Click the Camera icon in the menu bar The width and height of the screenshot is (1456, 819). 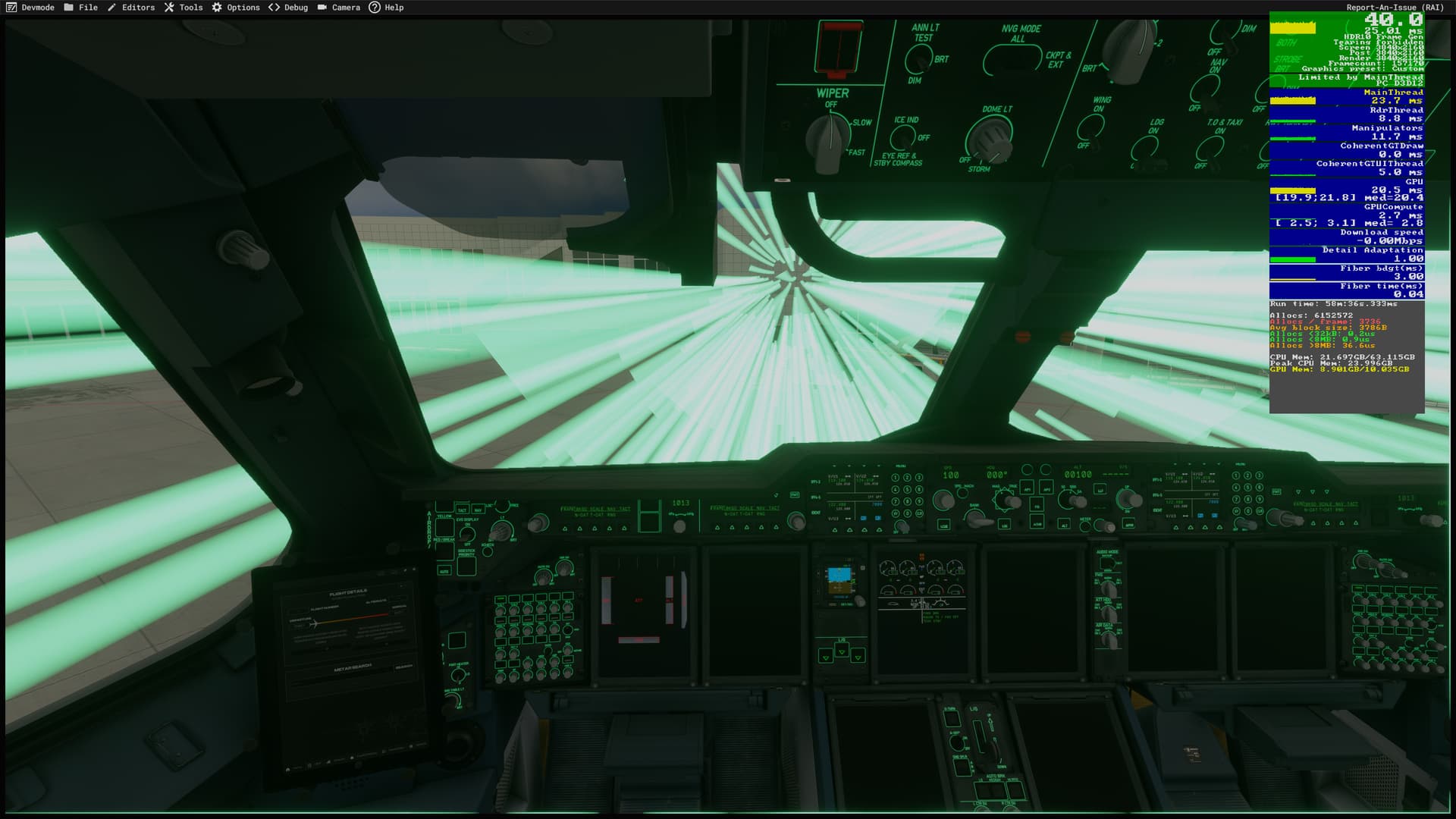pos(322,7)
